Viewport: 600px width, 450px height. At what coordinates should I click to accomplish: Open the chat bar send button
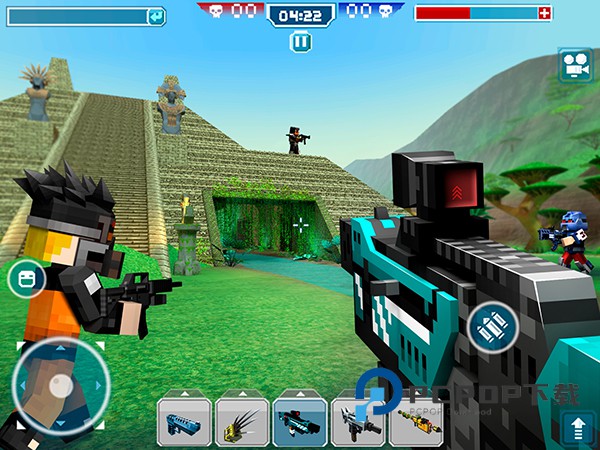pyautogui.click(x=155, y=16)
